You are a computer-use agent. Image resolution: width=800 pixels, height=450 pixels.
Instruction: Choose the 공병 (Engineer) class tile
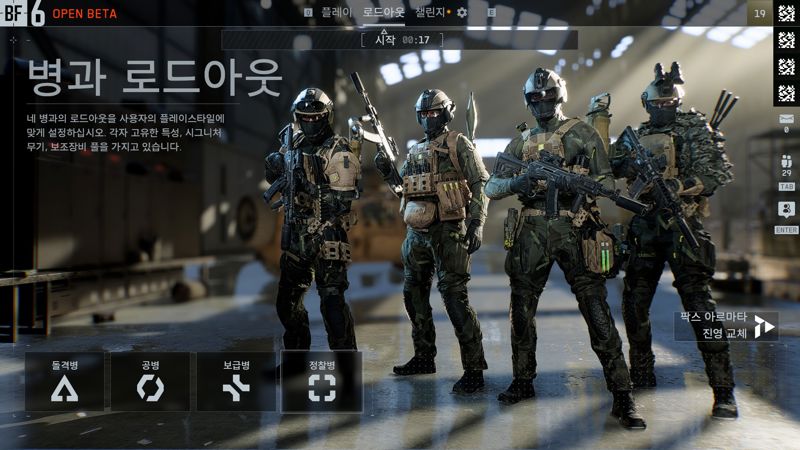click(x=150, y=381)
